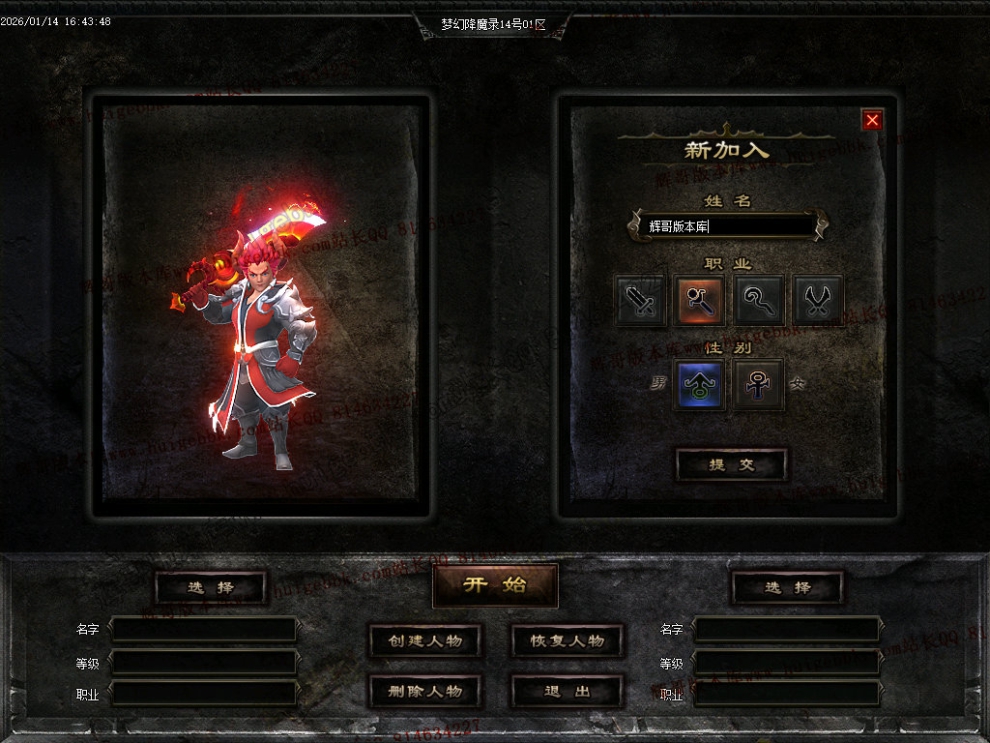This screenshot has height=743, width=990.
Task: Select the highlighted orange mace class icon
Action: pos(700,300)
